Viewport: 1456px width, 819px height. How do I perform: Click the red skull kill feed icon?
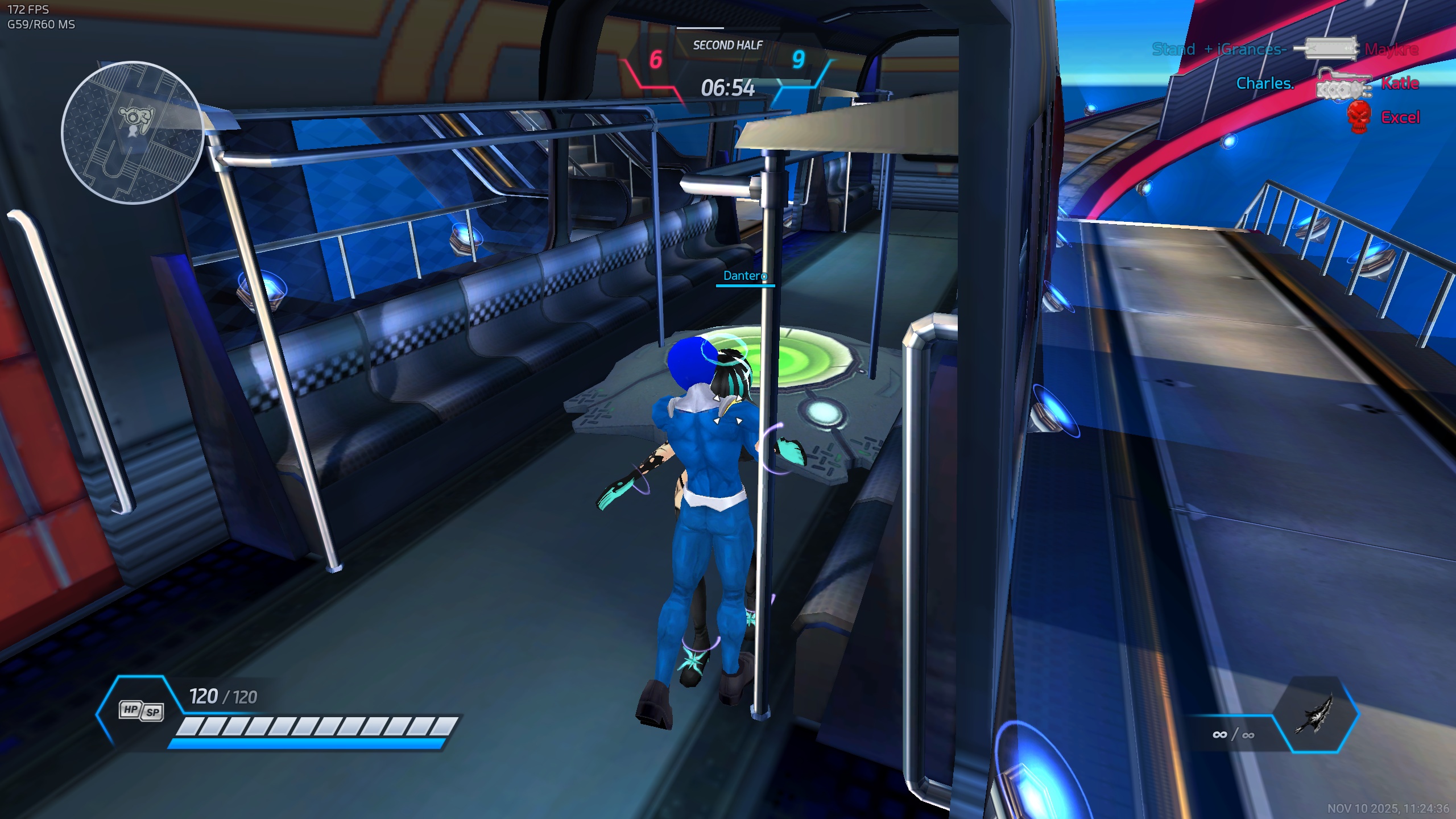[x=1358, y=117]
